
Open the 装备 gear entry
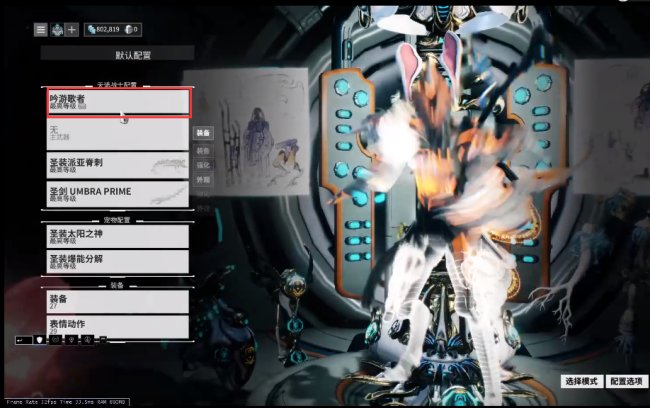118,300
